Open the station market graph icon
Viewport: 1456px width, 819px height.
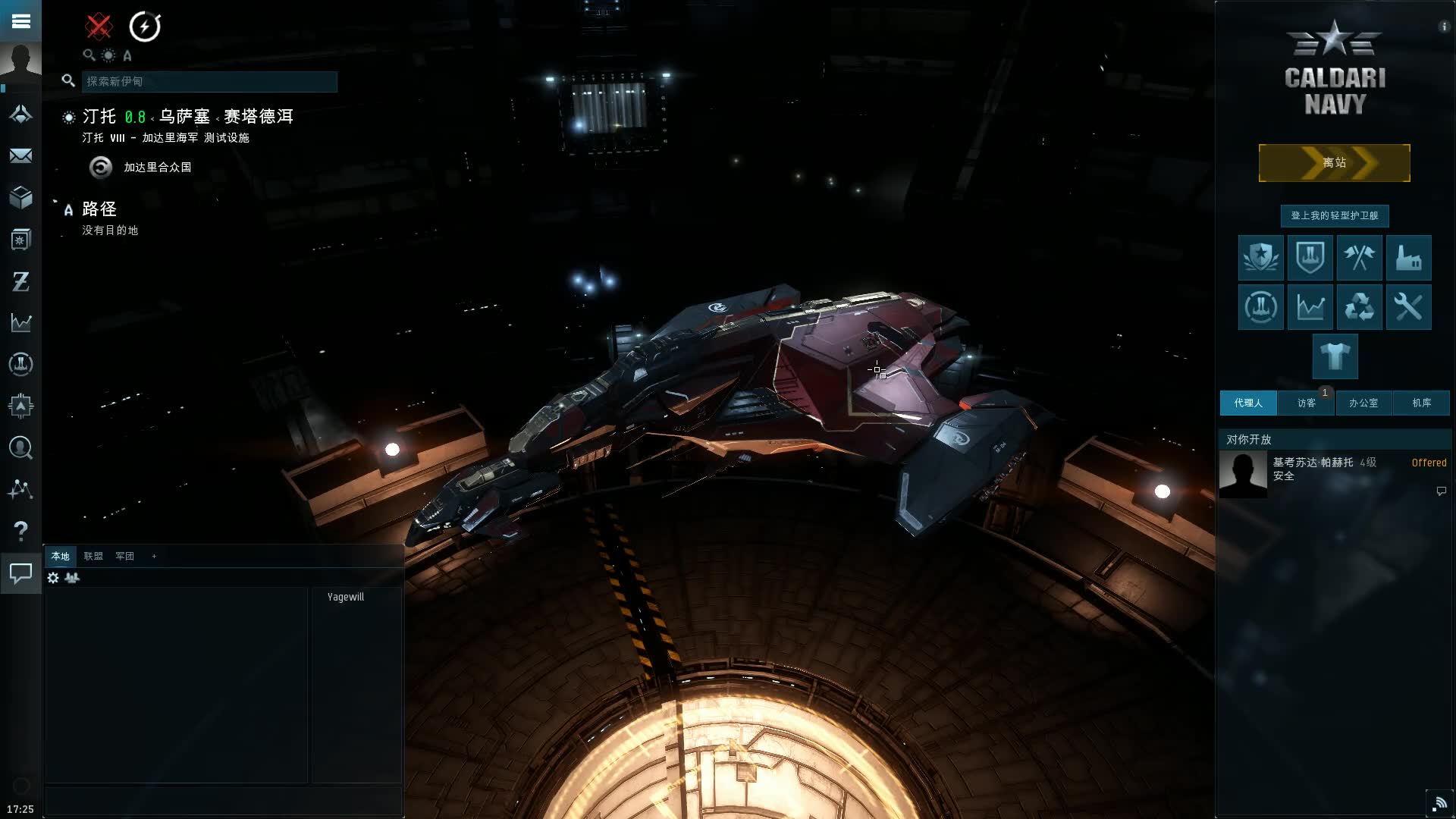tap(1310, 307)
